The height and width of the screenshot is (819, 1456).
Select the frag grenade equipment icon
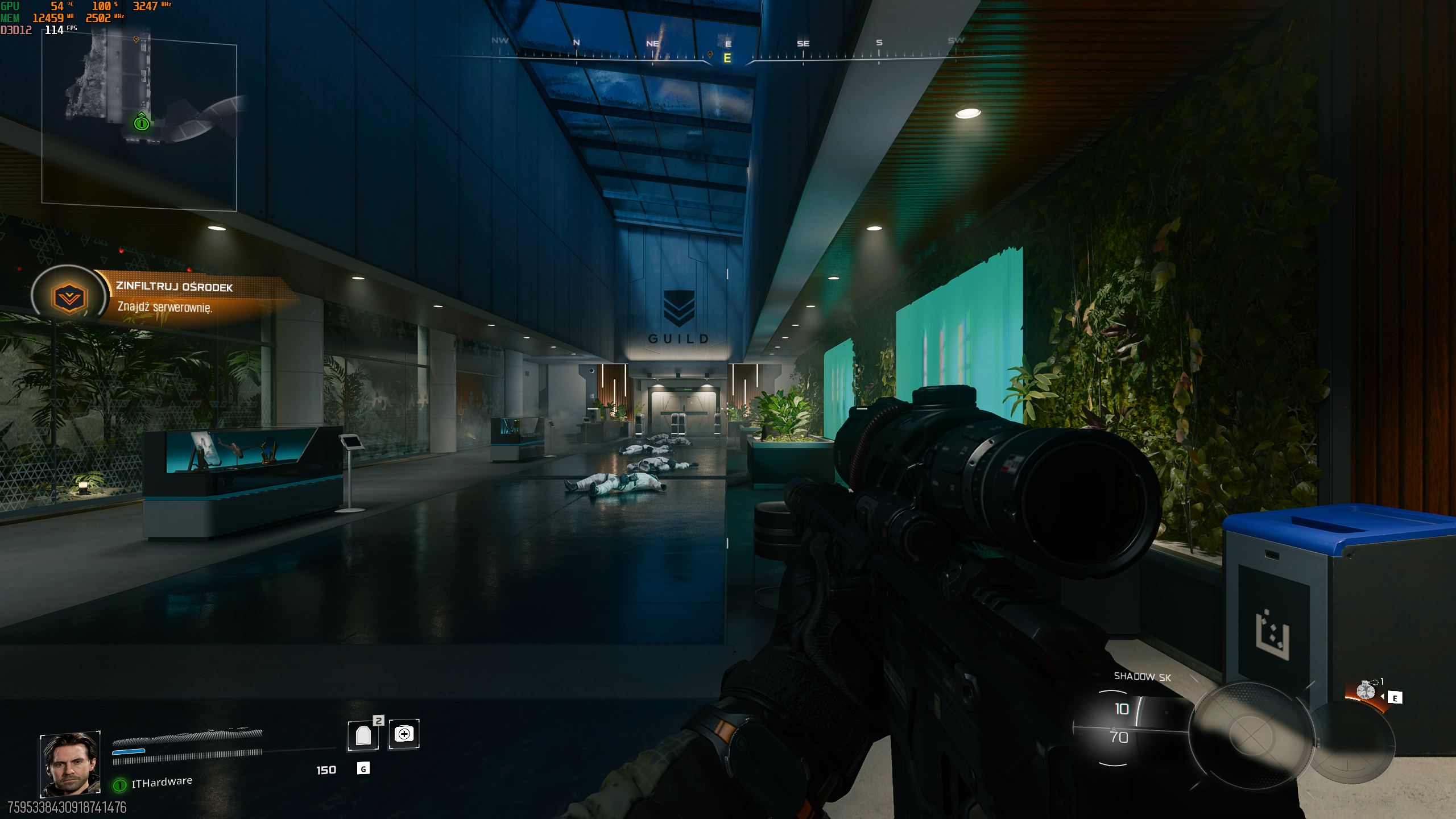pyautogui.click(x=1366, y=691)
